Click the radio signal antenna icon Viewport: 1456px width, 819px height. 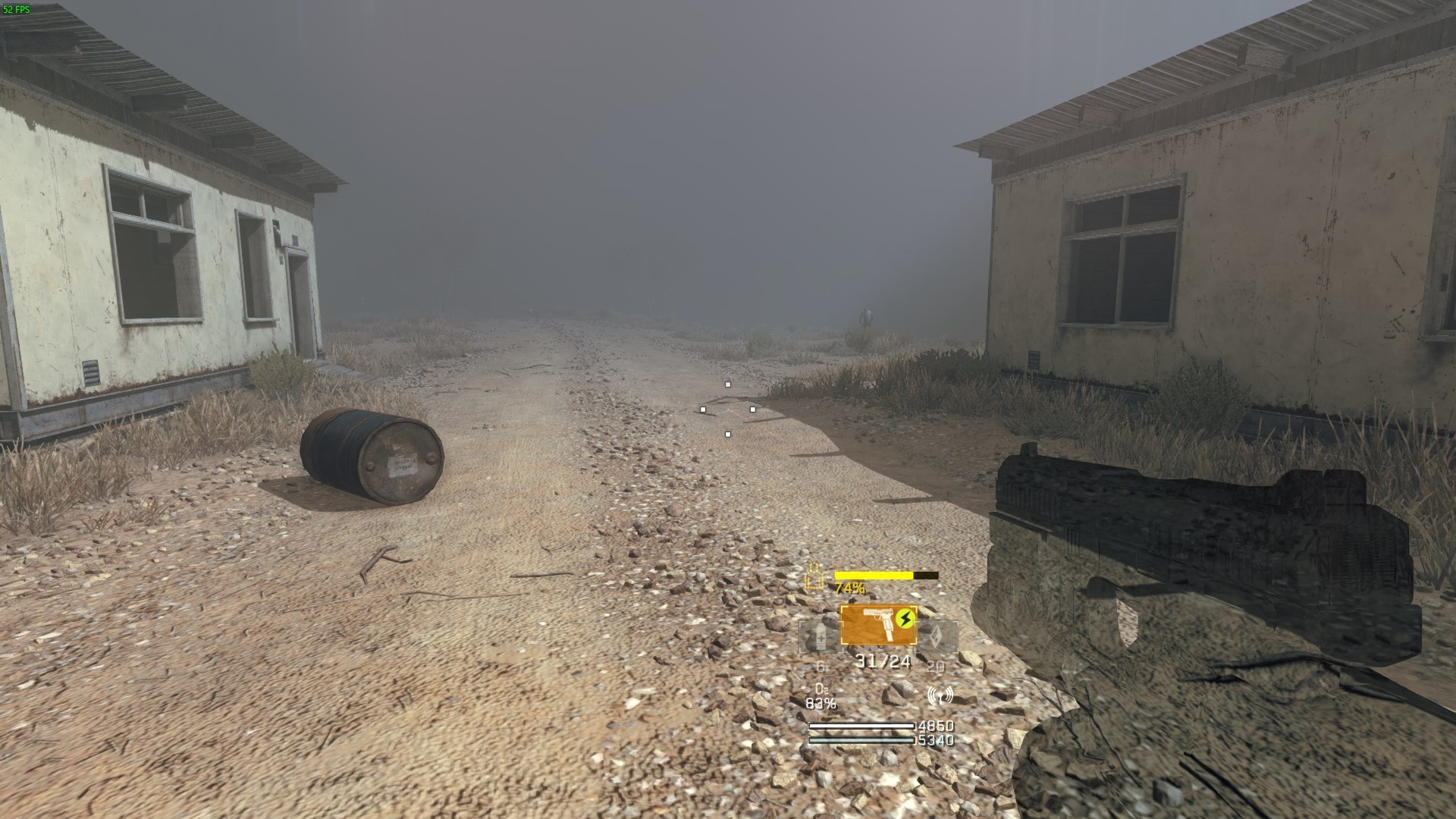940,695
